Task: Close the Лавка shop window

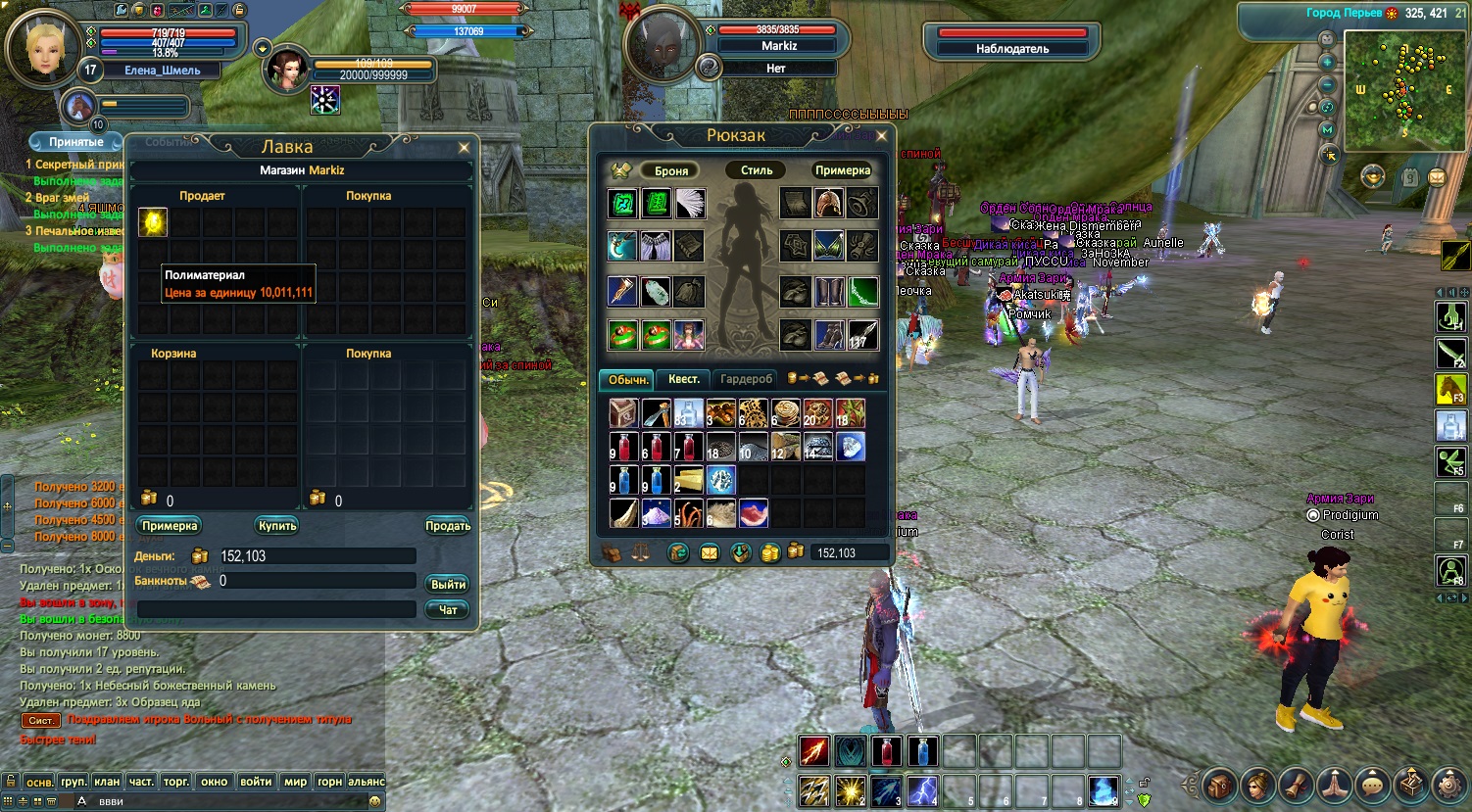Action: point(464,148)
